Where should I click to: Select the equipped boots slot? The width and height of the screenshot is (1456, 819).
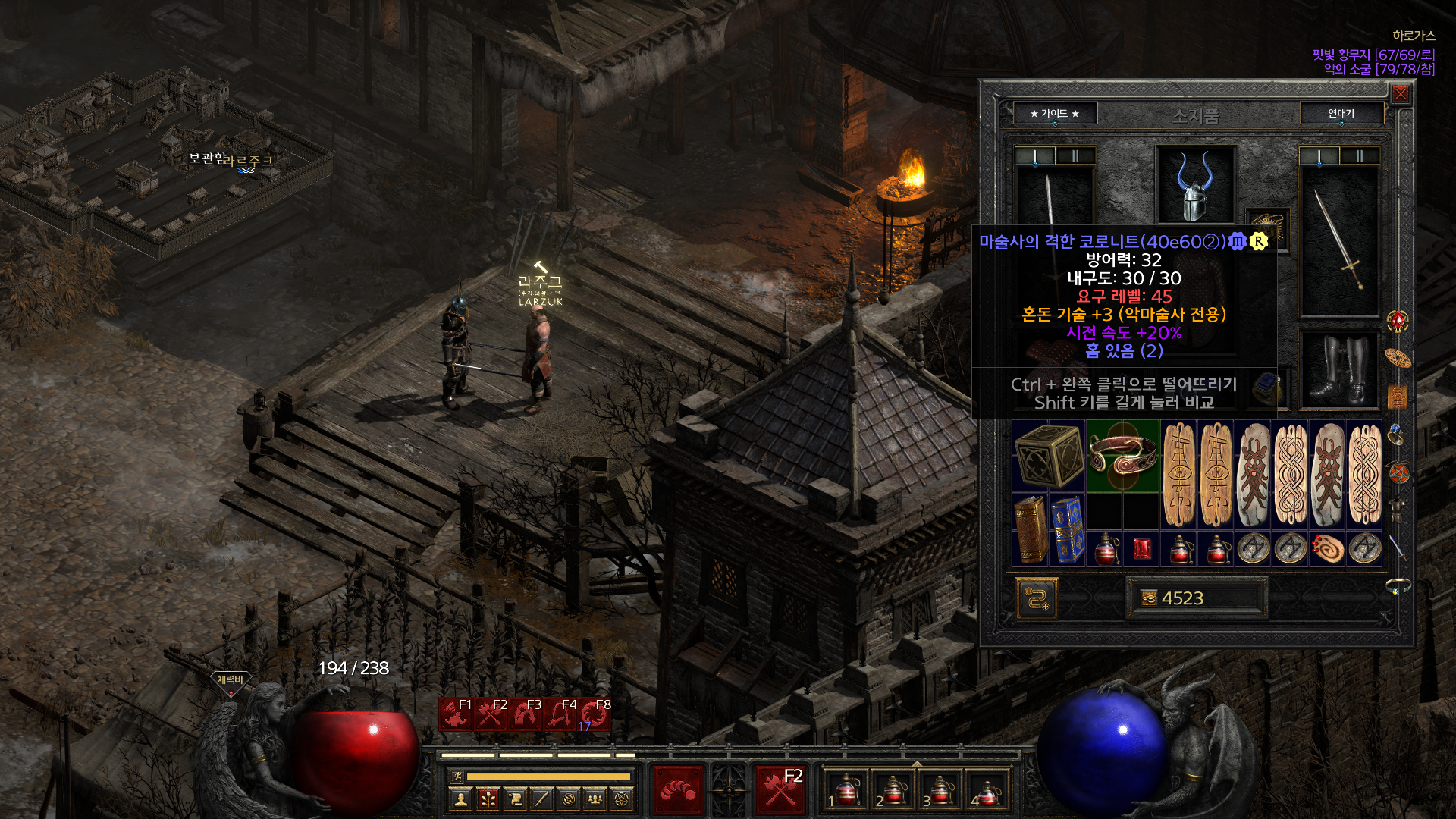pyautogui.click(x=1338, y=370)
